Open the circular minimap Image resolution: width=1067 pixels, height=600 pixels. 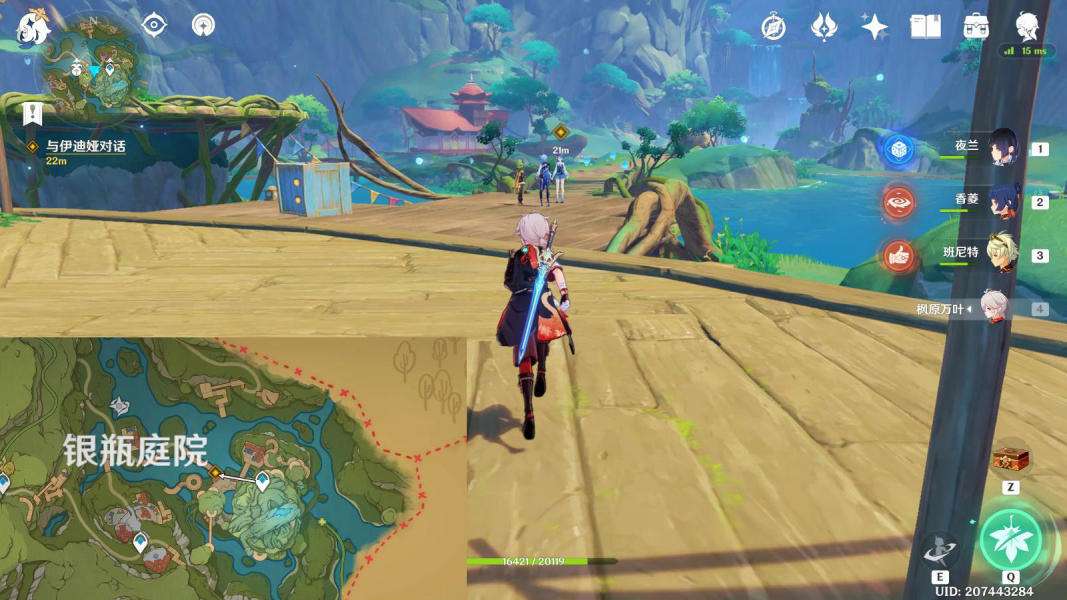point(95,69)
